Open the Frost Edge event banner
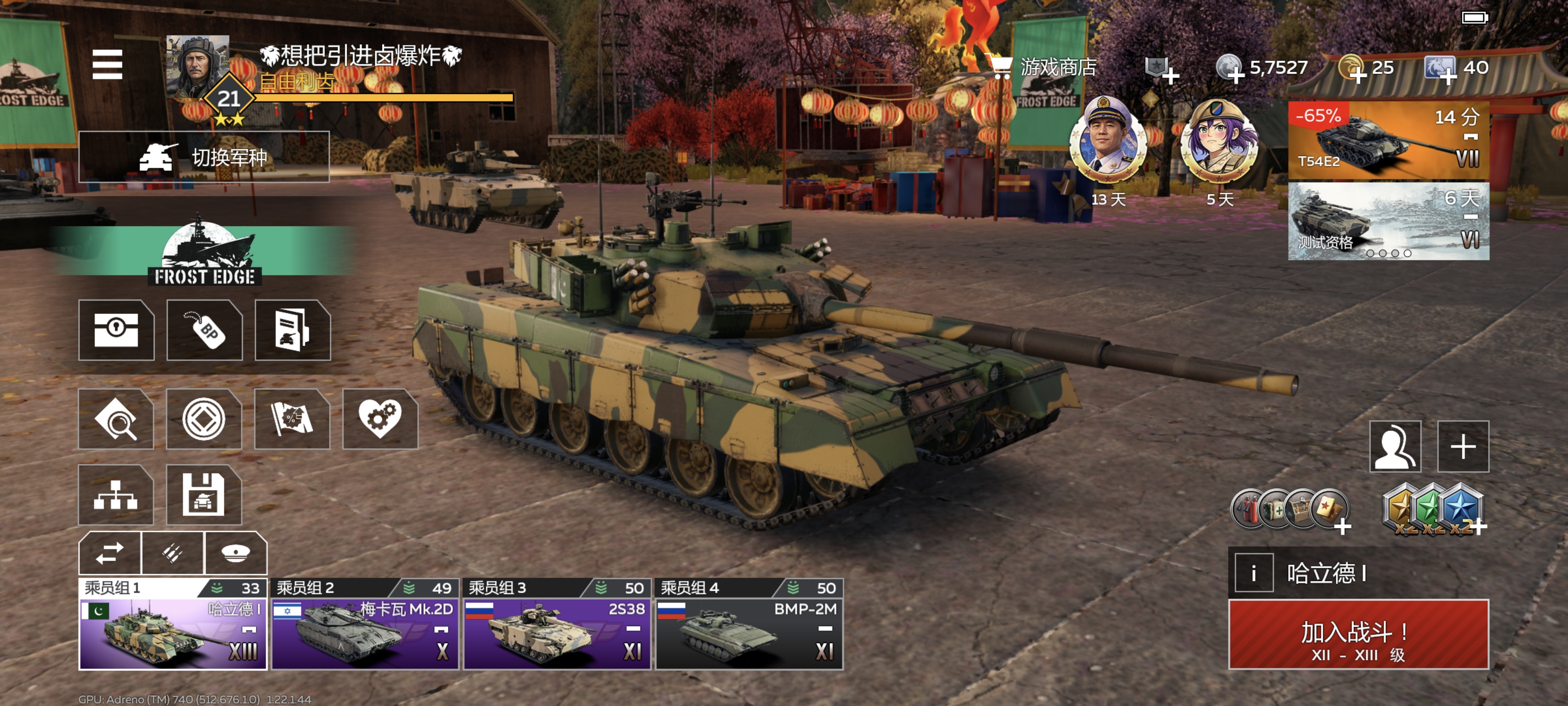Viewport: 1568px width, 706px height. tap(204, 254)
